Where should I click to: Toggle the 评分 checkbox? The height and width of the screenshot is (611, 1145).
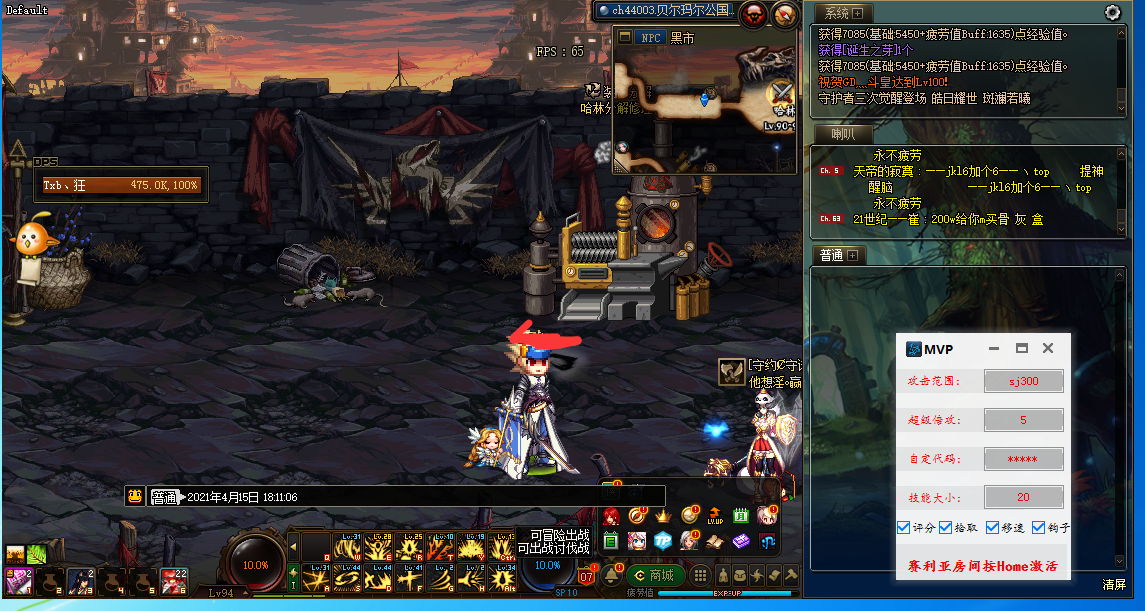pos(904,527)
